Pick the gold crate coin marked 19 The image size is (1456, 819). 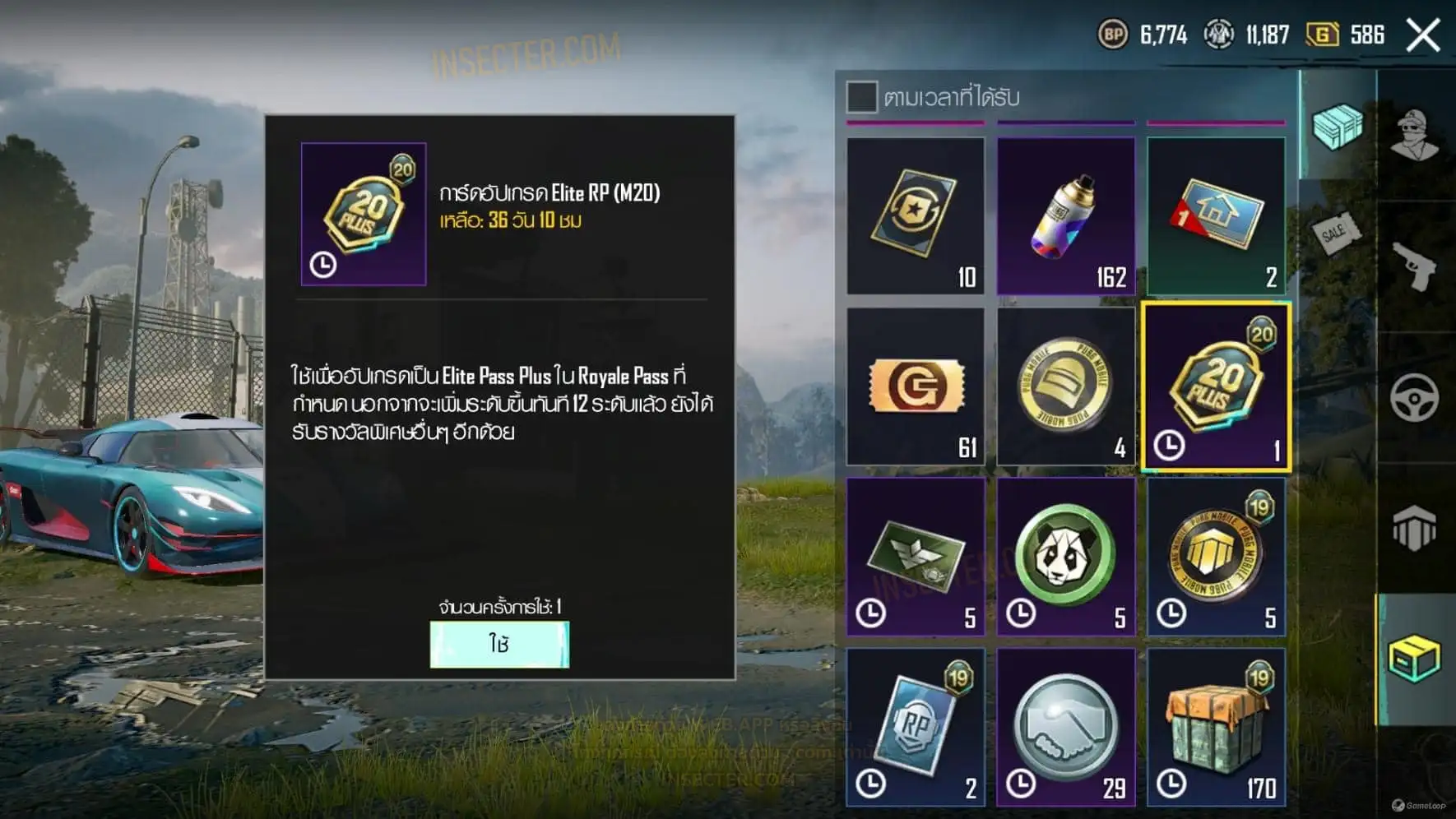click(1216, 557)
